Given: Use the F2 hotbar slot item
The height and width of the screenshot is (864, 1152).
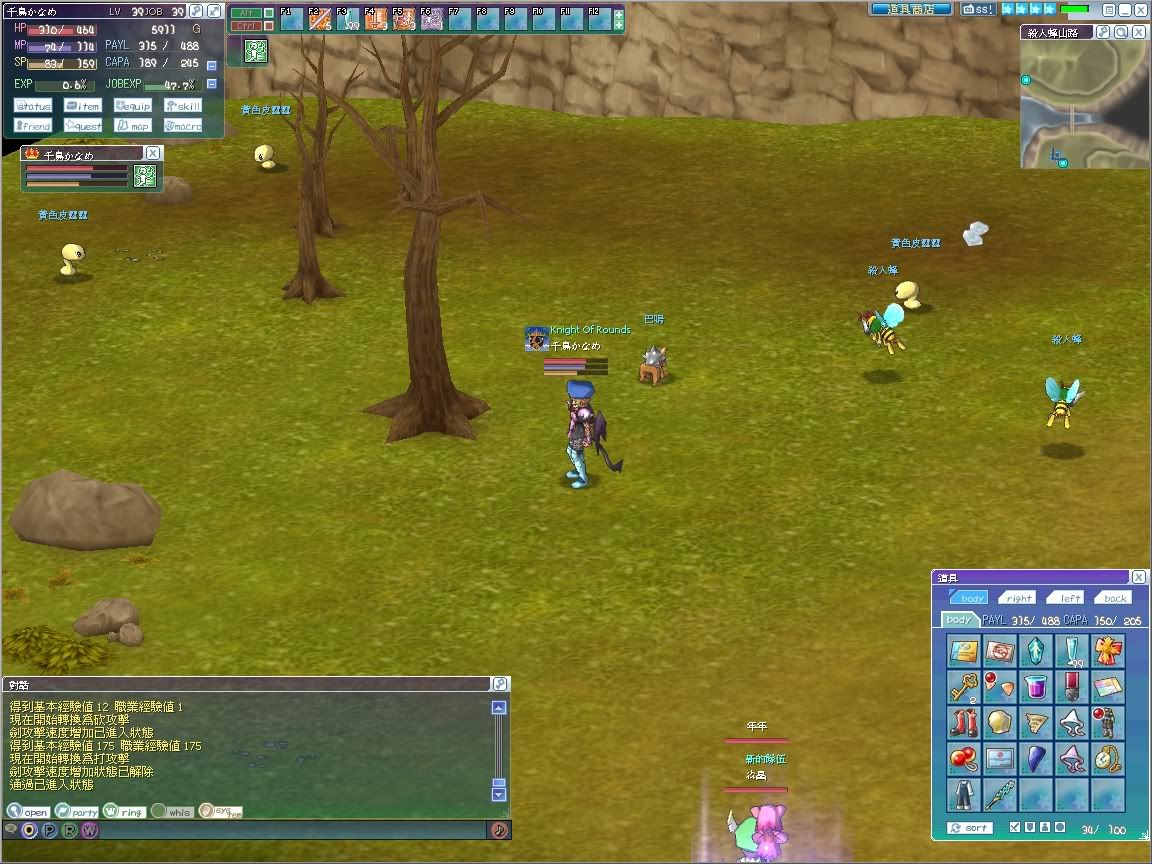Looking at the screenshot, I should 320,18.
